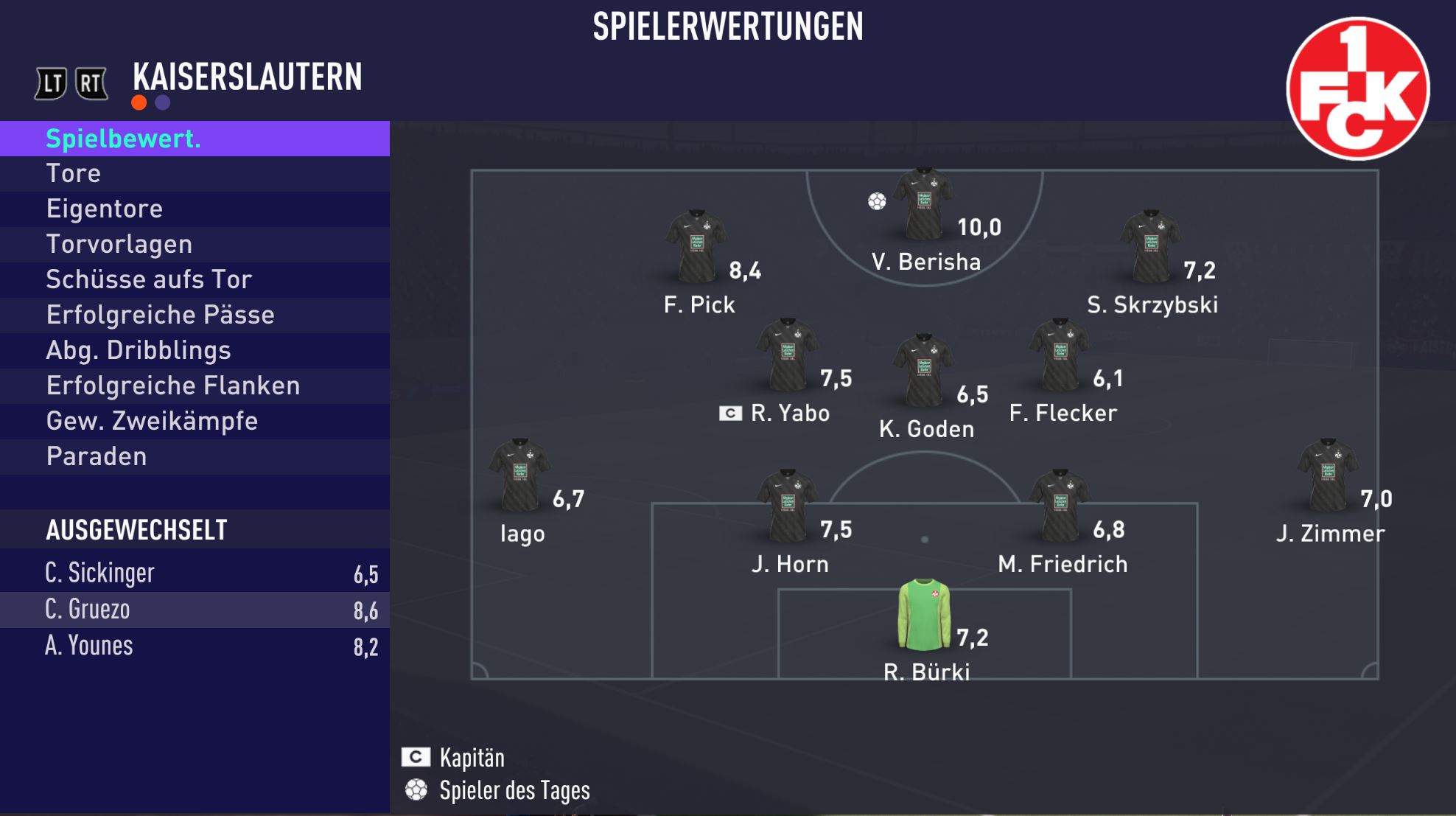Choose J. Zimmer's jersey on the pitch

(x=1328, y=476)
